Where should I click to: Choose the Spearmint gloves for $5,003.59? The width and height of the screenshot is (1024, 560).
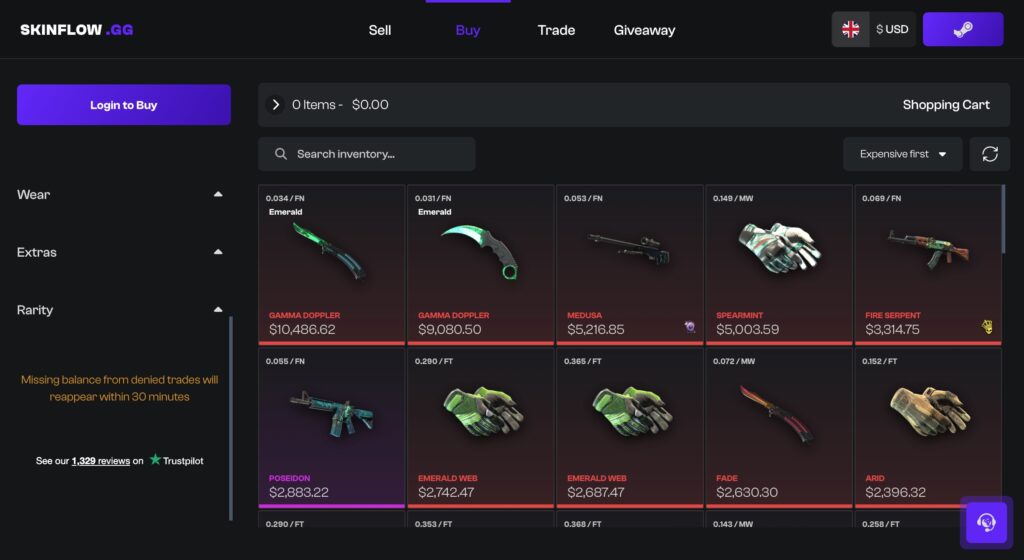[778, 263]
